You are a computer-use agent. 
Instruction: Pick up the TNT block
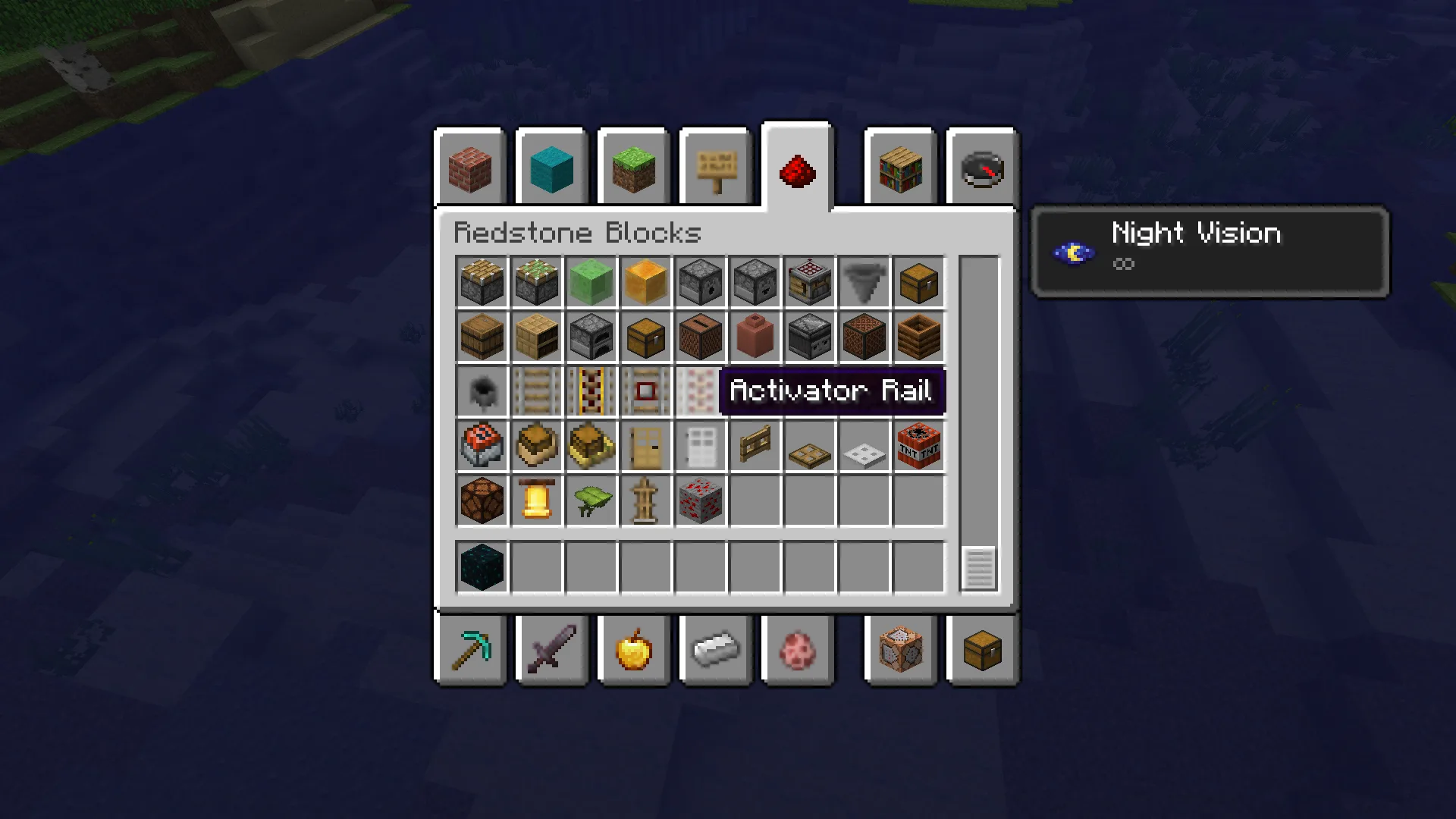(x=918, y=446)
